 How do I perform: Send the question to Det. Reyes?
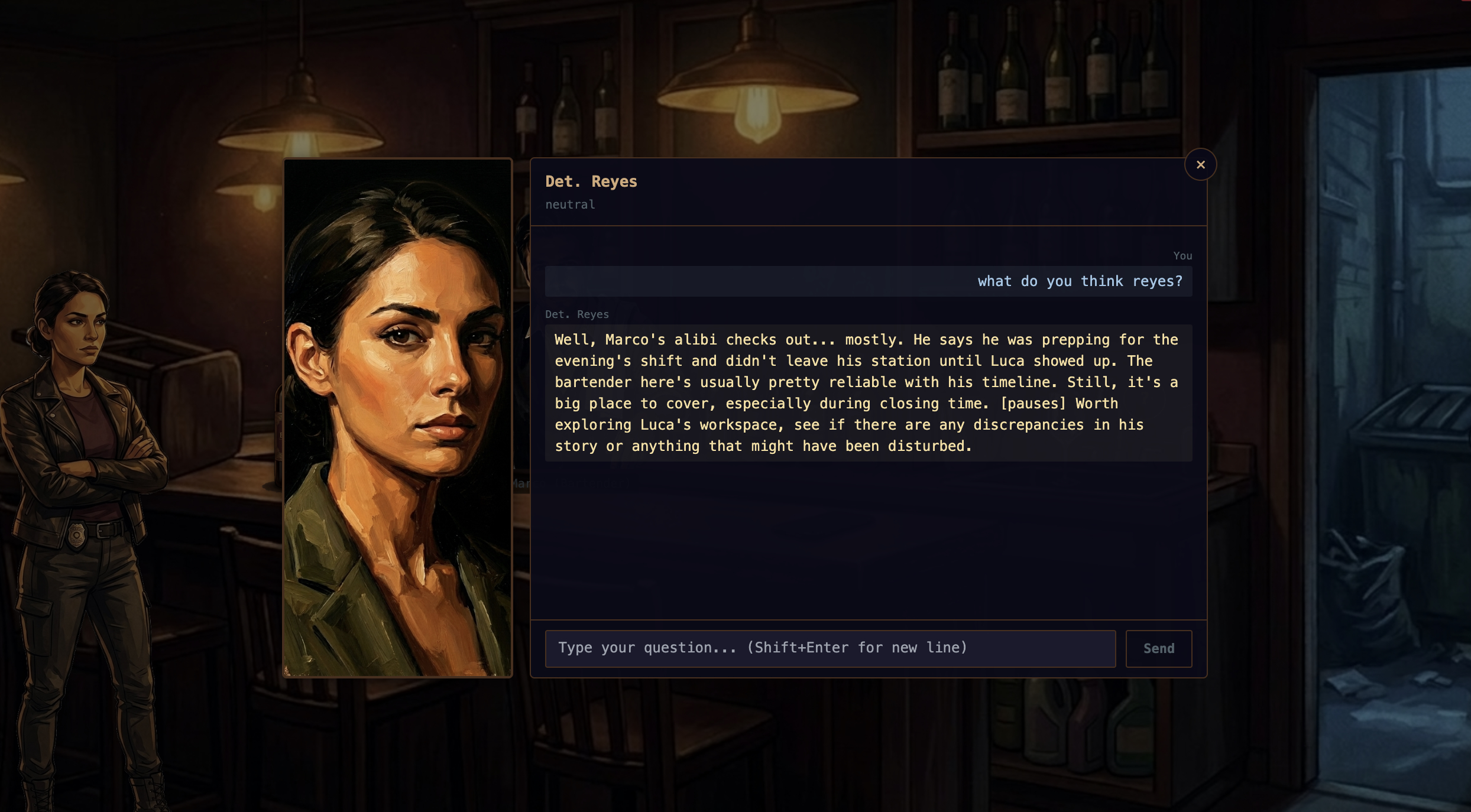[x=1158, y=648]
